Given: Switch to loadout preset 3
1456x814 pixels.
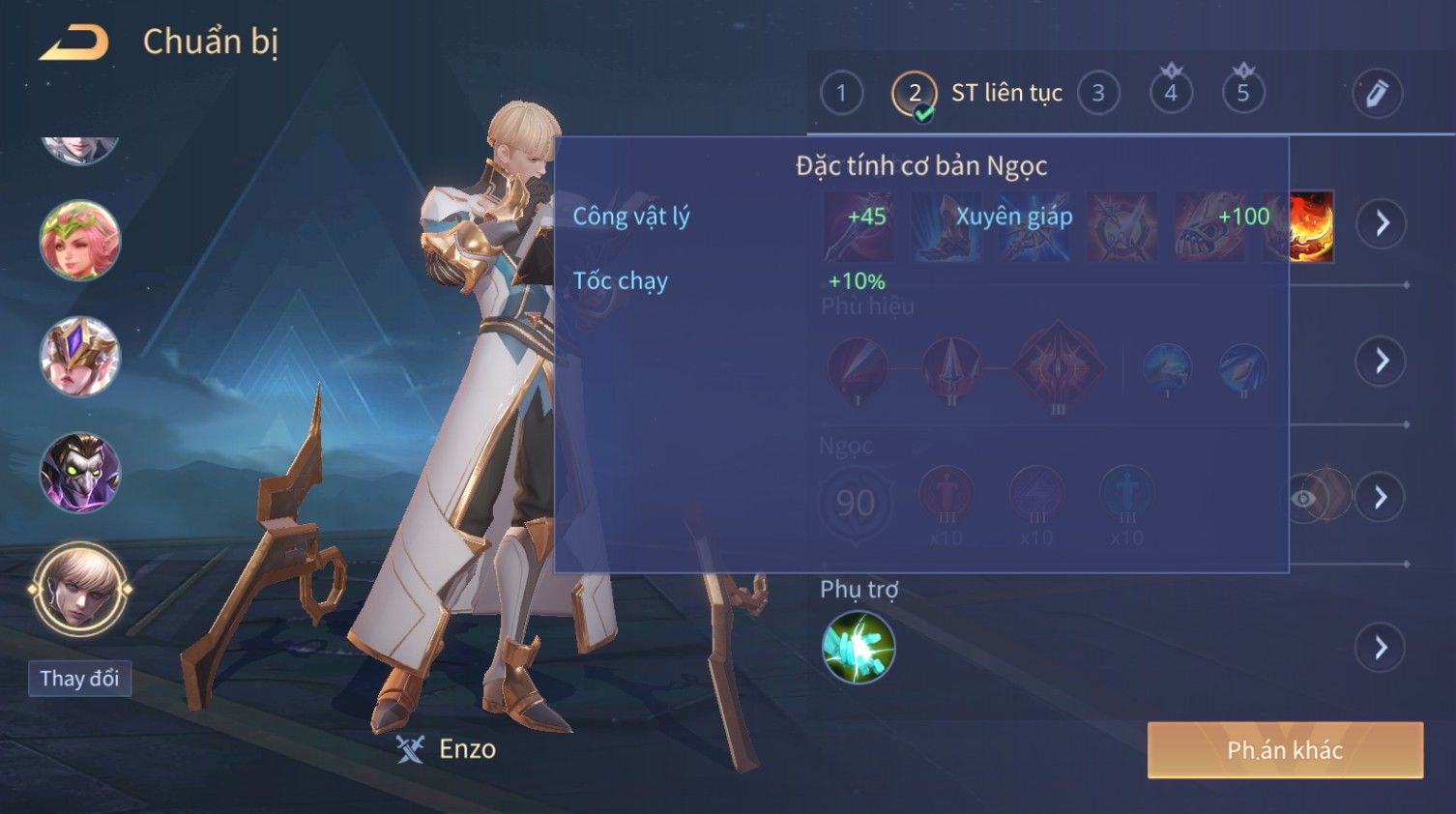Looking at the screenshot, I should click(x=1098, y=93).
